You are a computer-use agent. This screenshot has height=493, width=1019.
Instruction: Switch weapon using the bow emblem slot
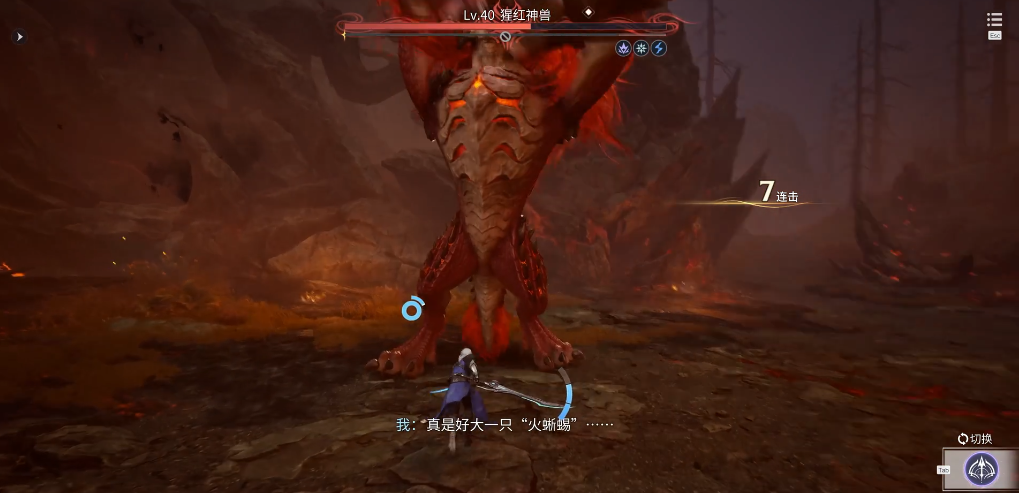coord(981,469)
